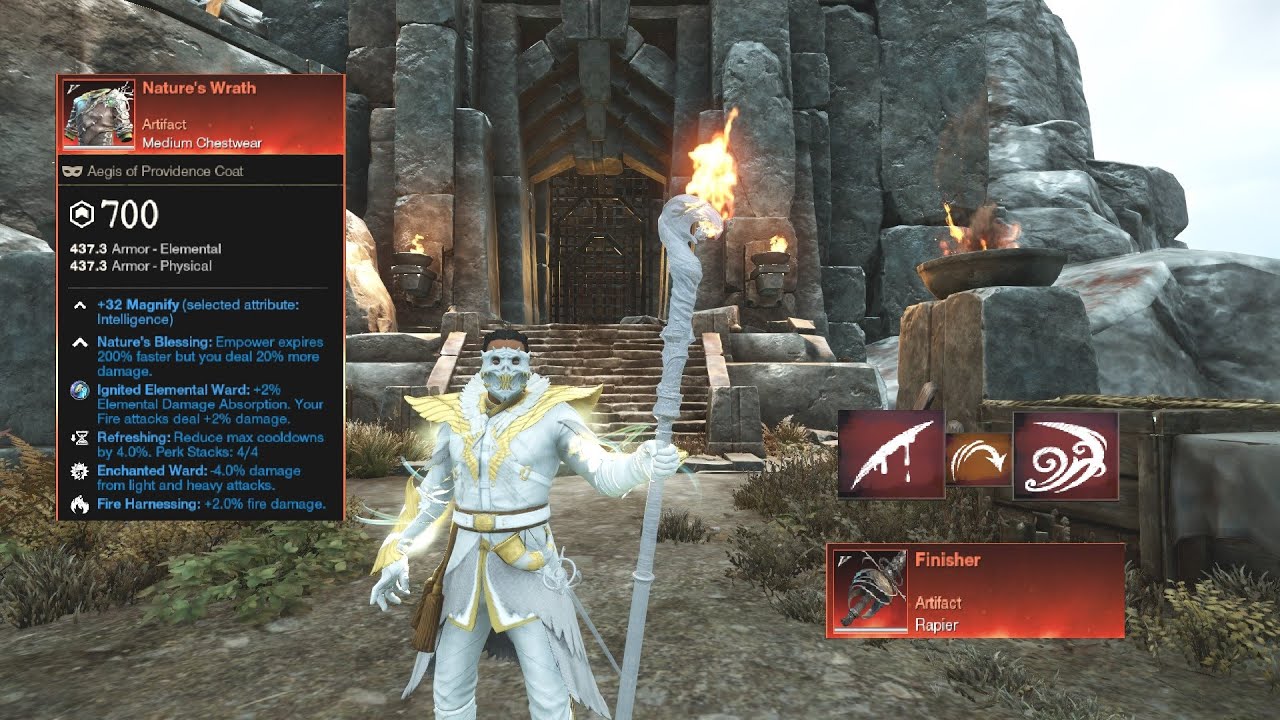Click the Ignited Elemental Ward perk icon
The image size is (1280, 720).
click(79, 391)
